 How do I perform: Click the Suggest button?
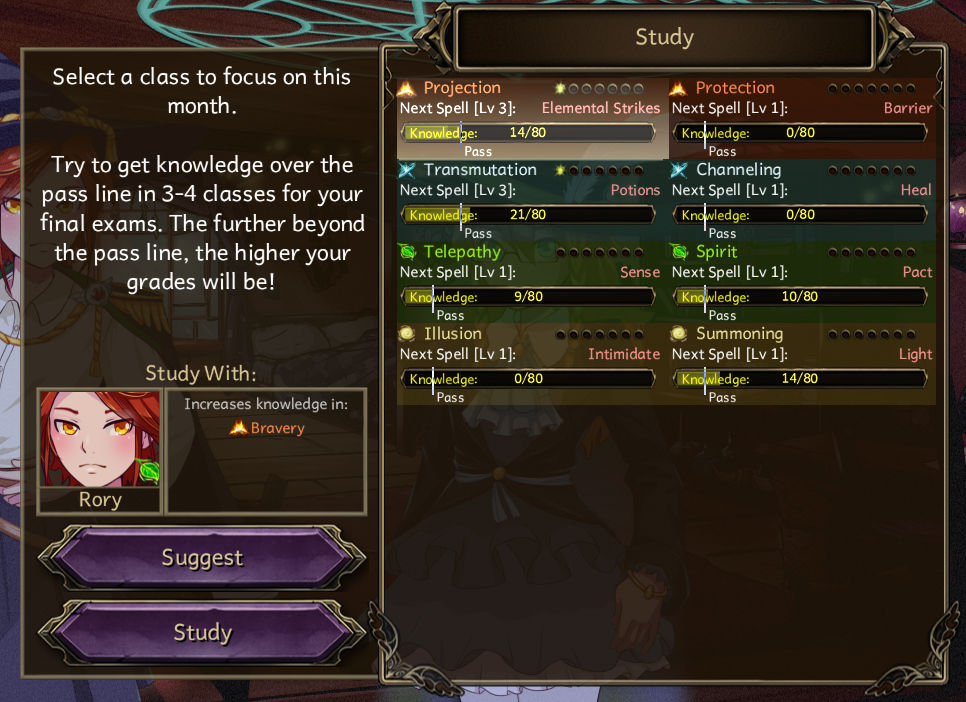pos(202,558)
